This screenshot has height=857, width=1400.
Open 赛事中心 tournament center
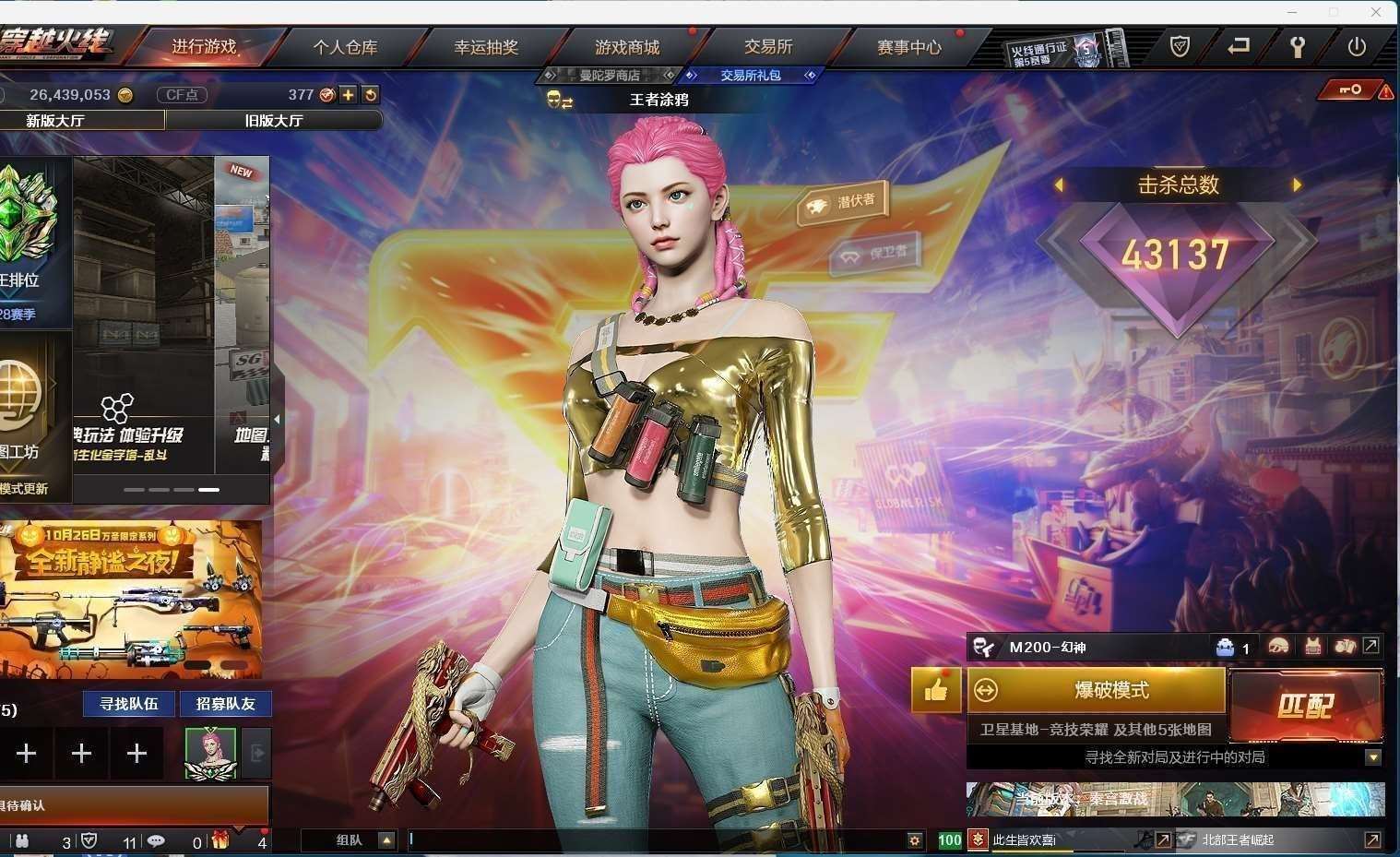pos(909,47)
